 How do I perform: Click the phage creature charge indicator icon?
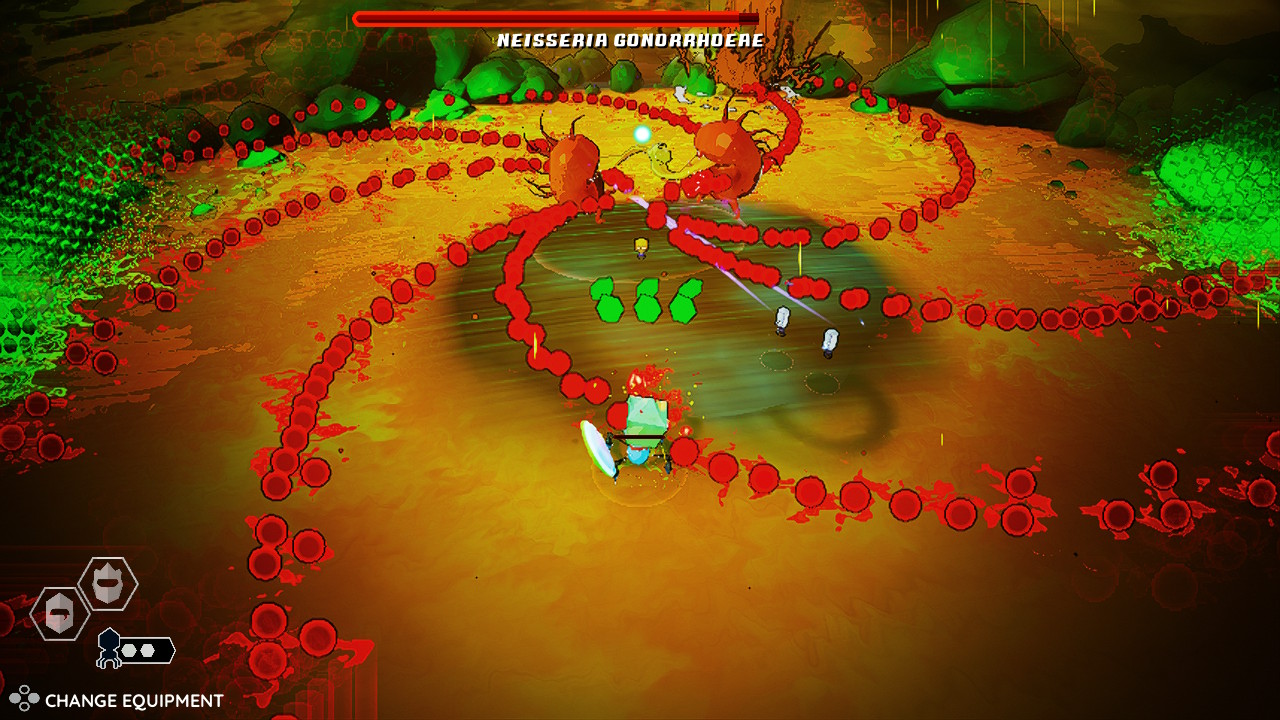(110, 648)
